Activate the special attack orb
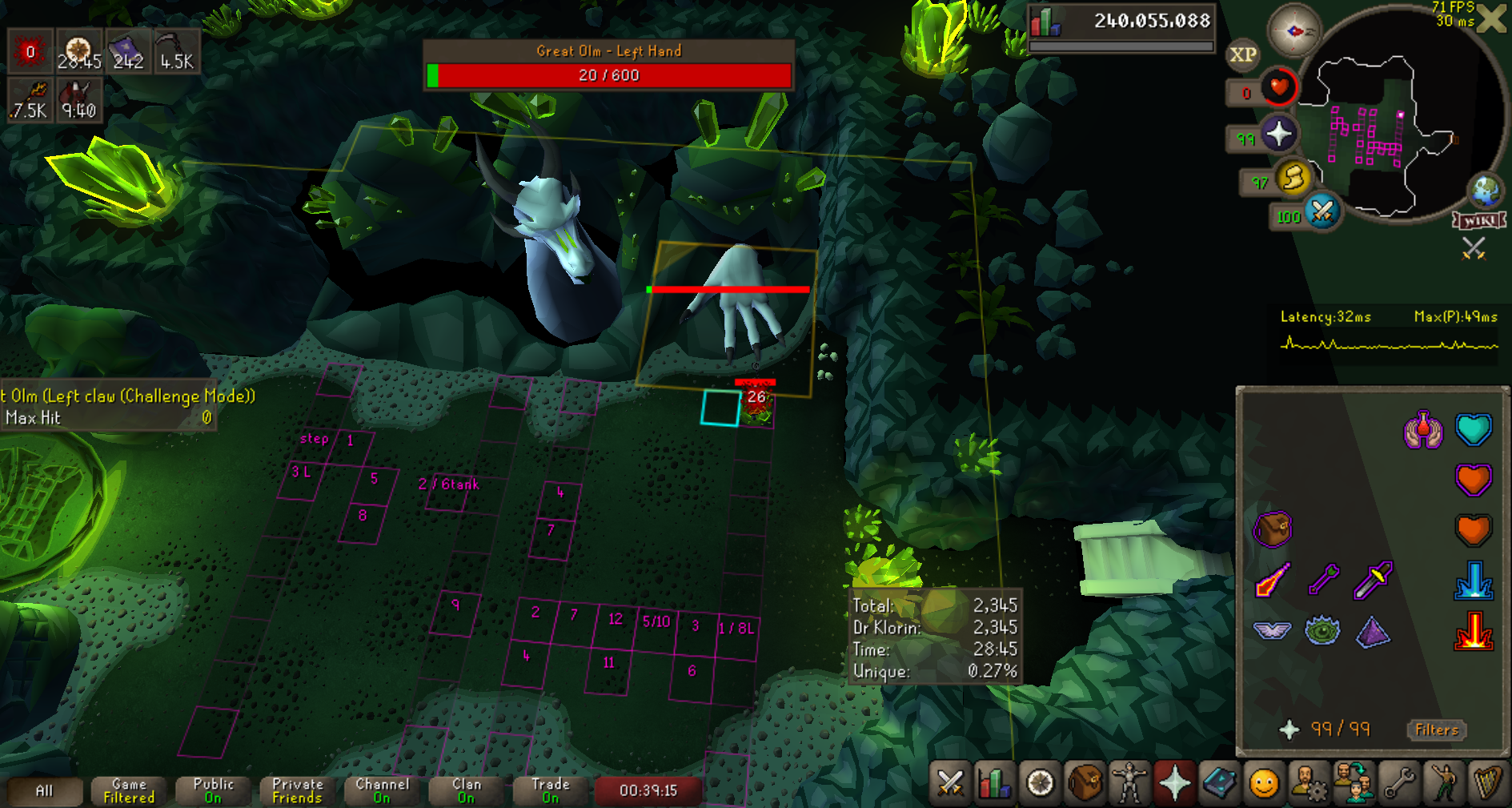Image resolution: width=1512 pixels, height=808 pixels. pyautogui.click(x=1322, y=212)
